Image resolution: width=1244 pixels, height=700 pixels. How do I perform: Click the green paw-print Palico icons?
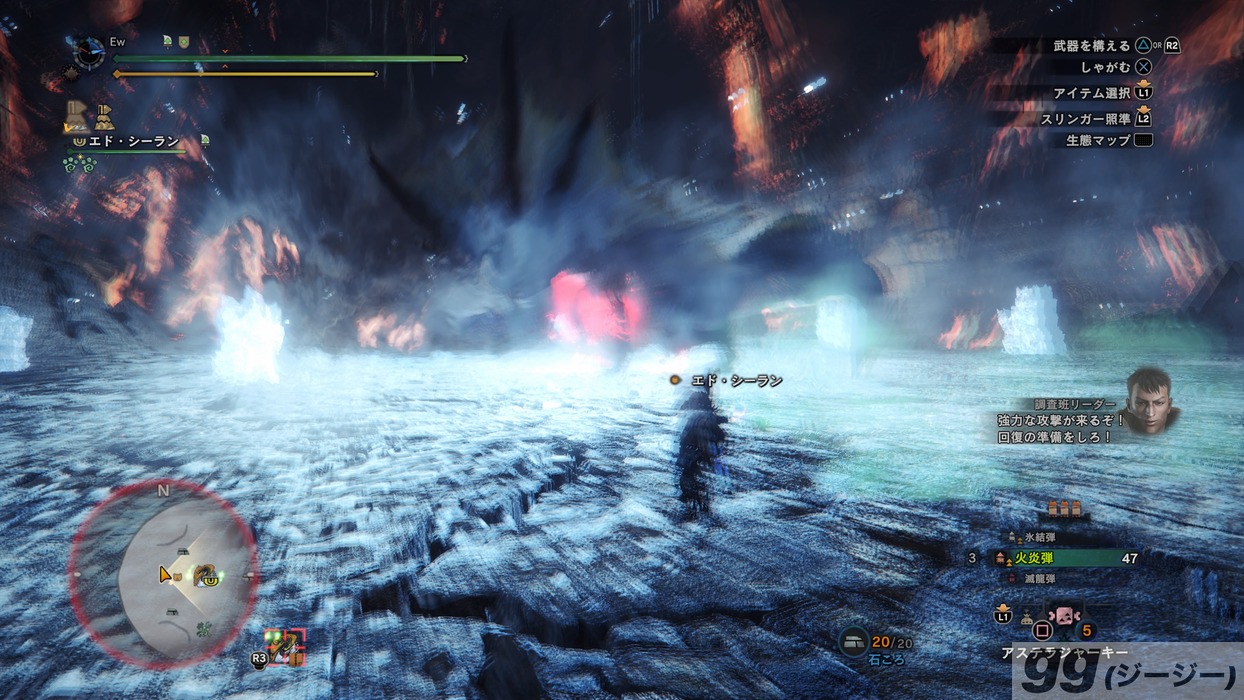[x=79, y=162]
